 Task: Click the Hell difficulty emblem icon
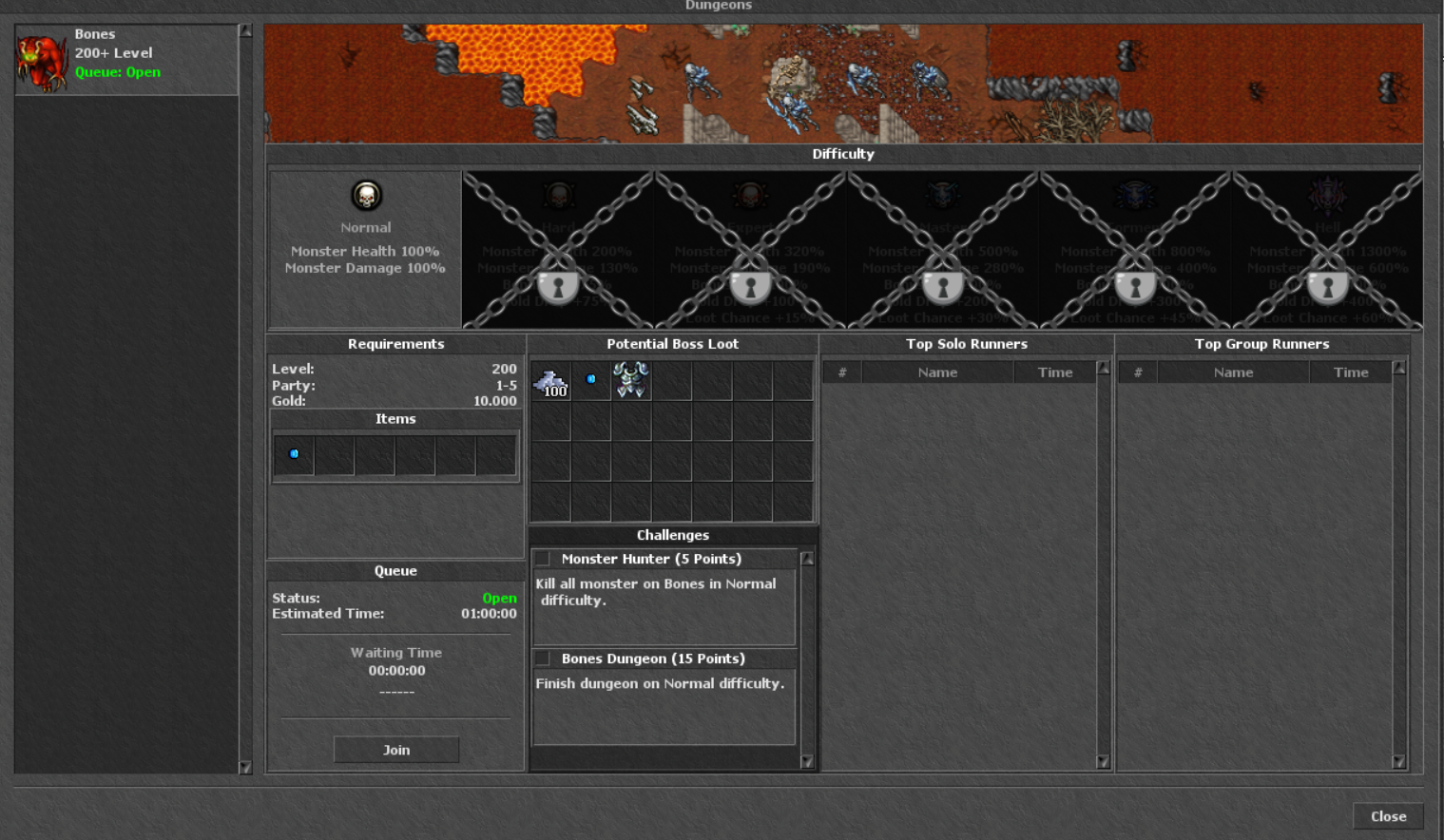click(1327, 195)
